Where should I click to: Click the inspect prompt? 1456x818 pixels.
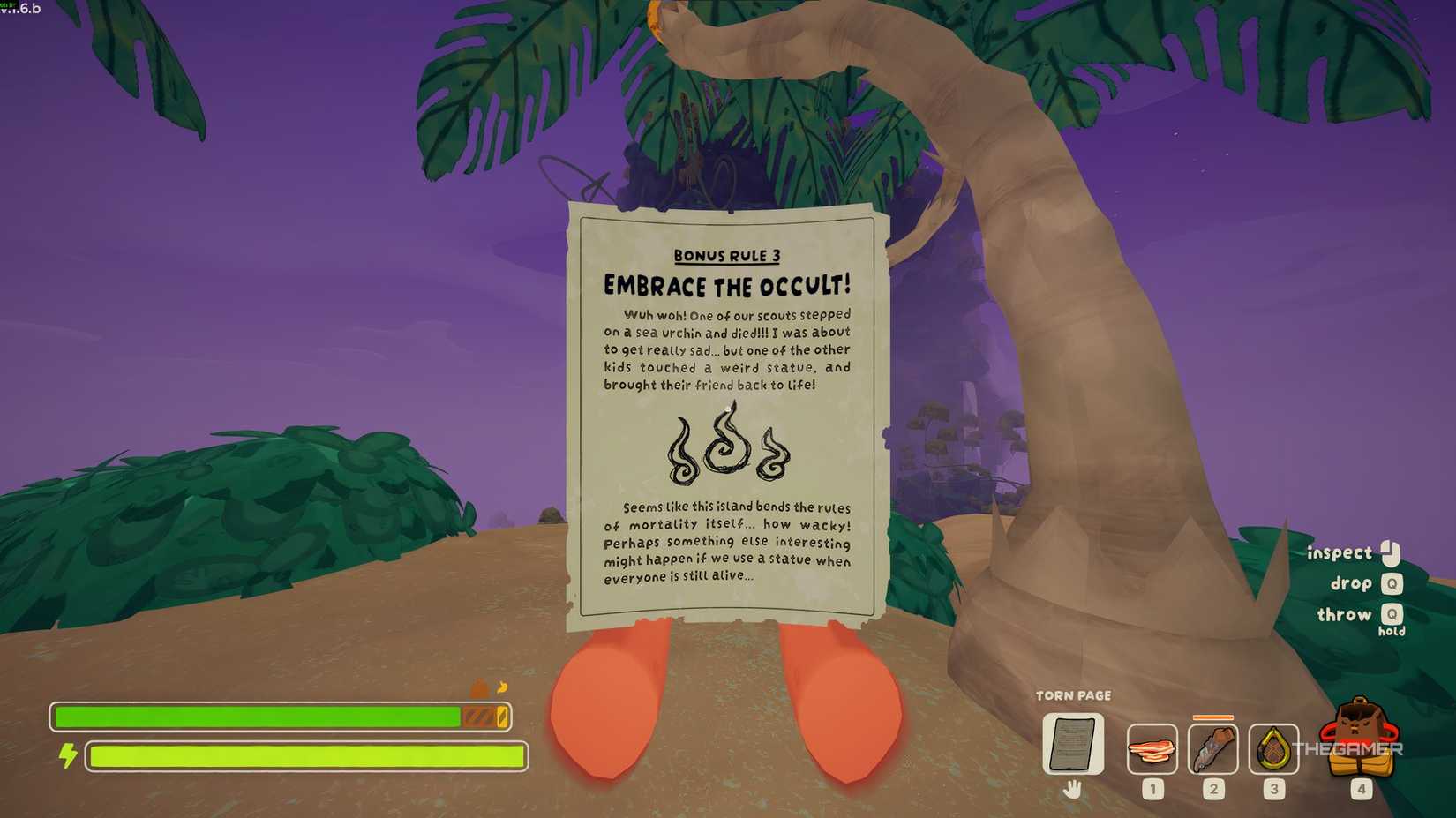point(1339,552)
